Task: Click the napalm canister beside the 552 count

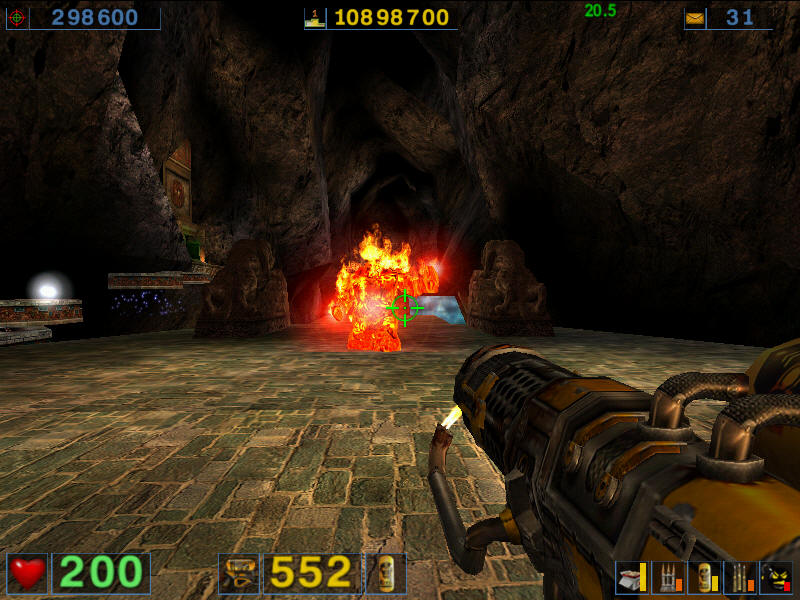Action: click(386, 573)
